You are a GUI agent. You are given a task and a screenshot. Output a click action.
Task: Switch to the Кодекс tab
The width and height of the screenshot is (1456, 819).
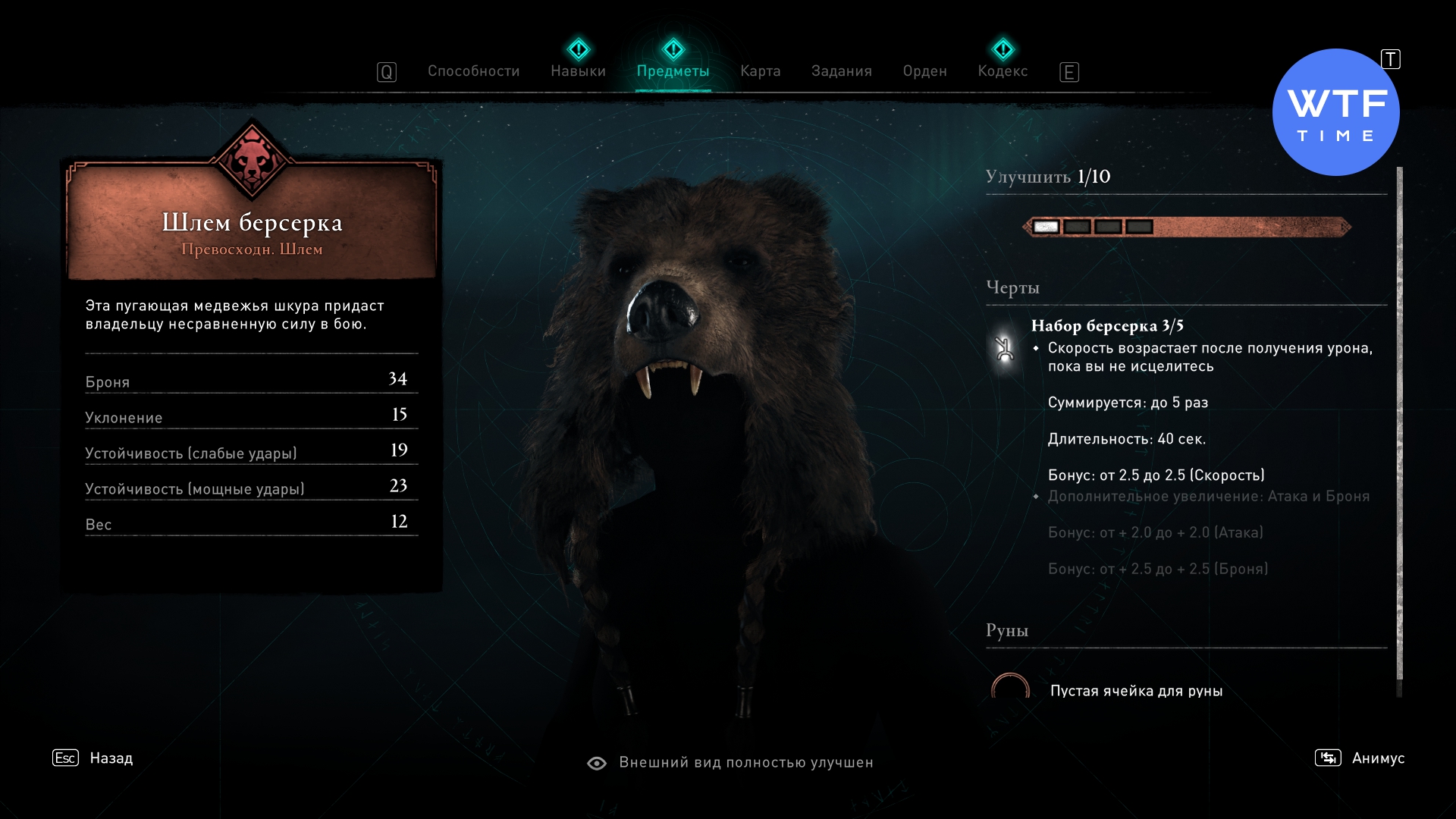click(1003, 71)
